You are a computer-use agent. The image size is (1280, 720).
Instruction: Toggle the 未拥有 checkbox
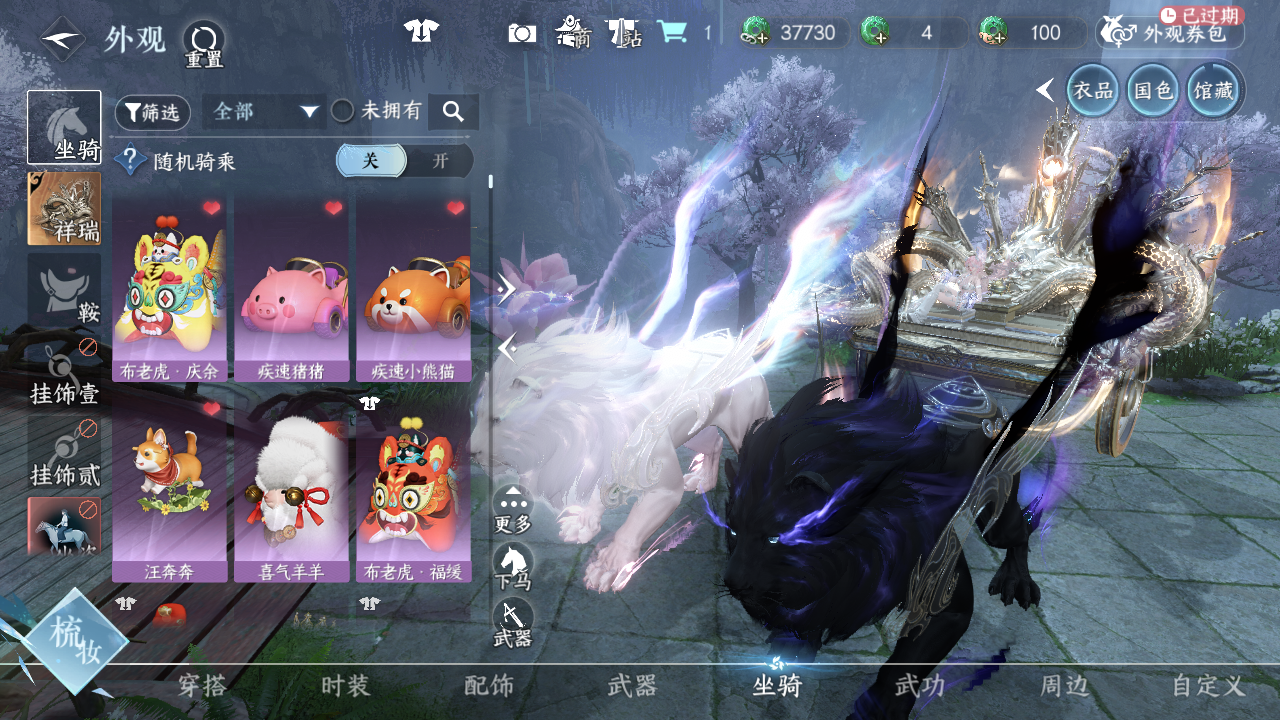click(x=343, y=111)
